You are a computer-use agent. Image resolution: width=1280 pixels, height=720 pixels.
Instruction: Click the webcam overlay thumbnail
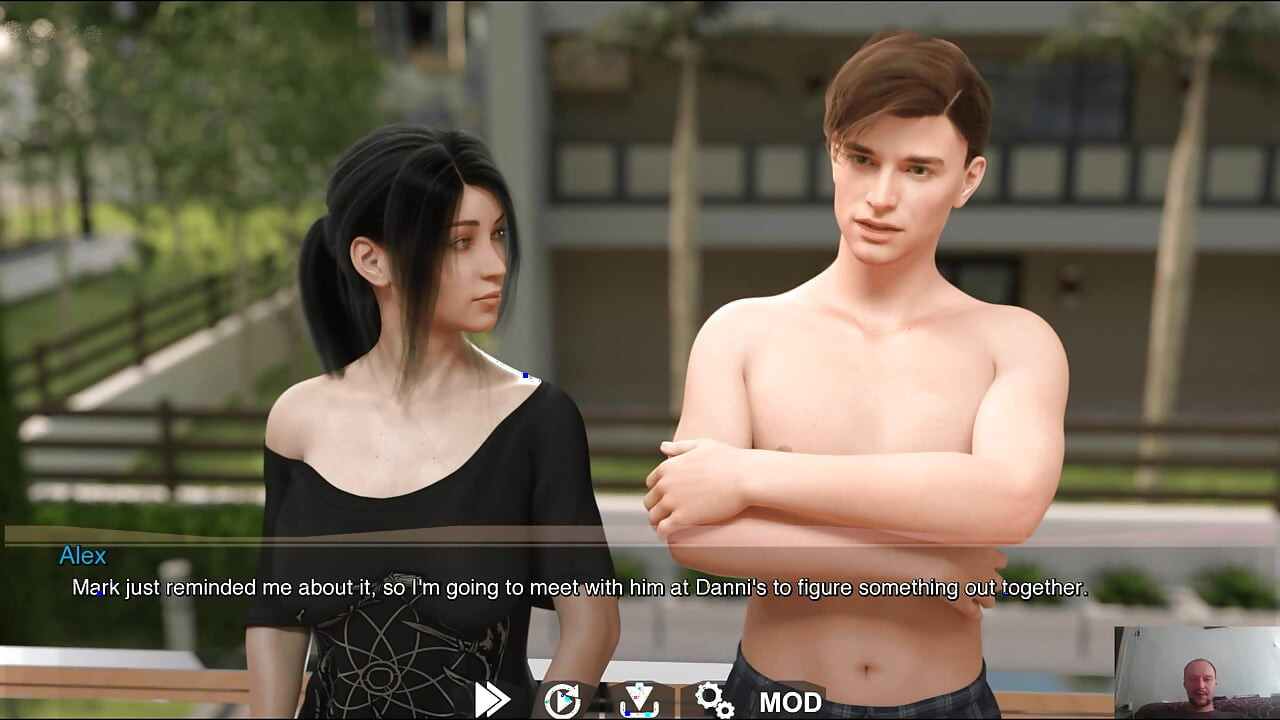1196,672
